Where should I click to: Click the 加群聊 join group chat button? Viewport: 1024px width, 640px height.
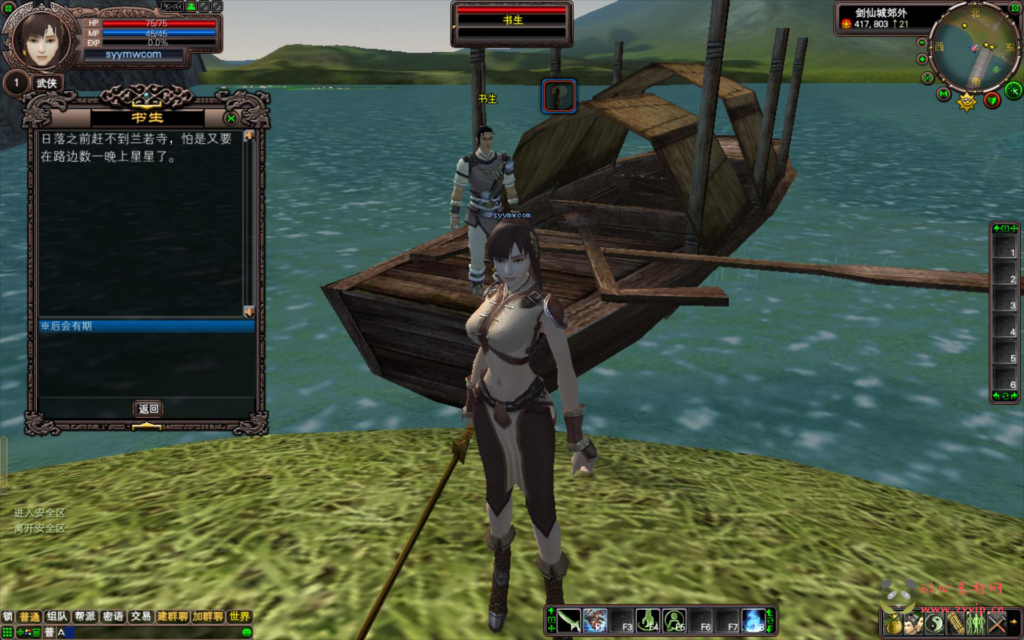pyautogui.click(x=208, y=617)
